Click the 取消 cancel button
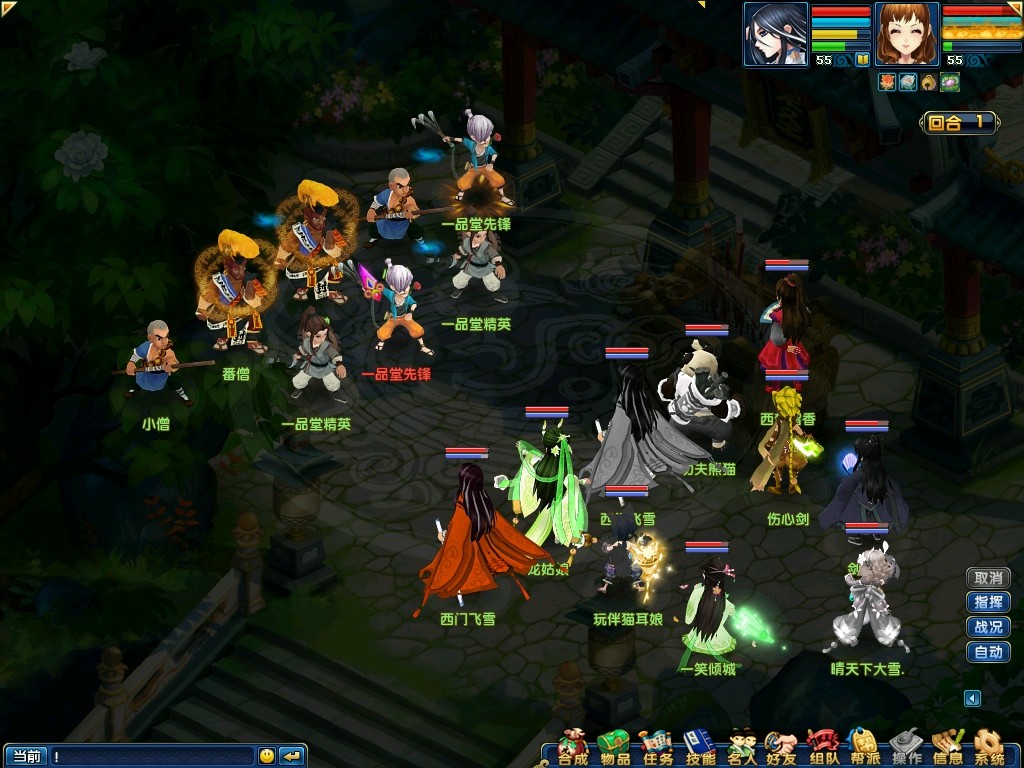 point(988,578)
